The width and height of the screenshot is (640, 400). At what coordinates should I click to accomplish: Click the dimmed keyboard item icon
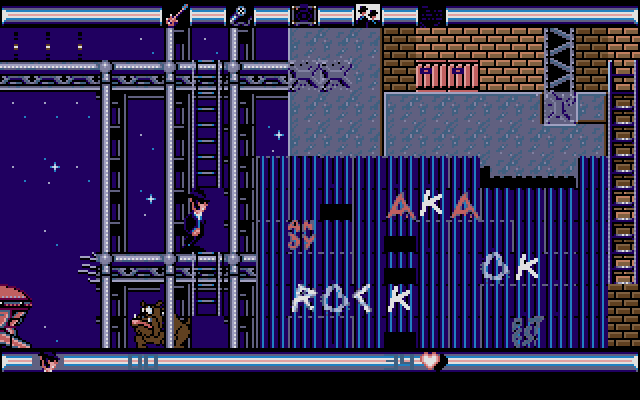click(432, 14)
